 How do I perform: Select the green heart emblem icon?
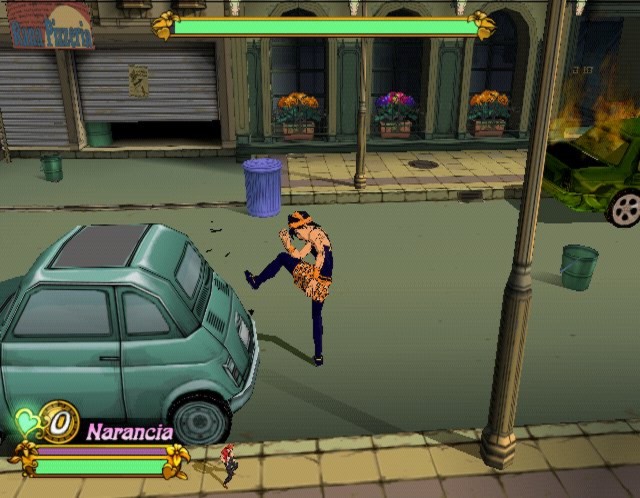27,425
